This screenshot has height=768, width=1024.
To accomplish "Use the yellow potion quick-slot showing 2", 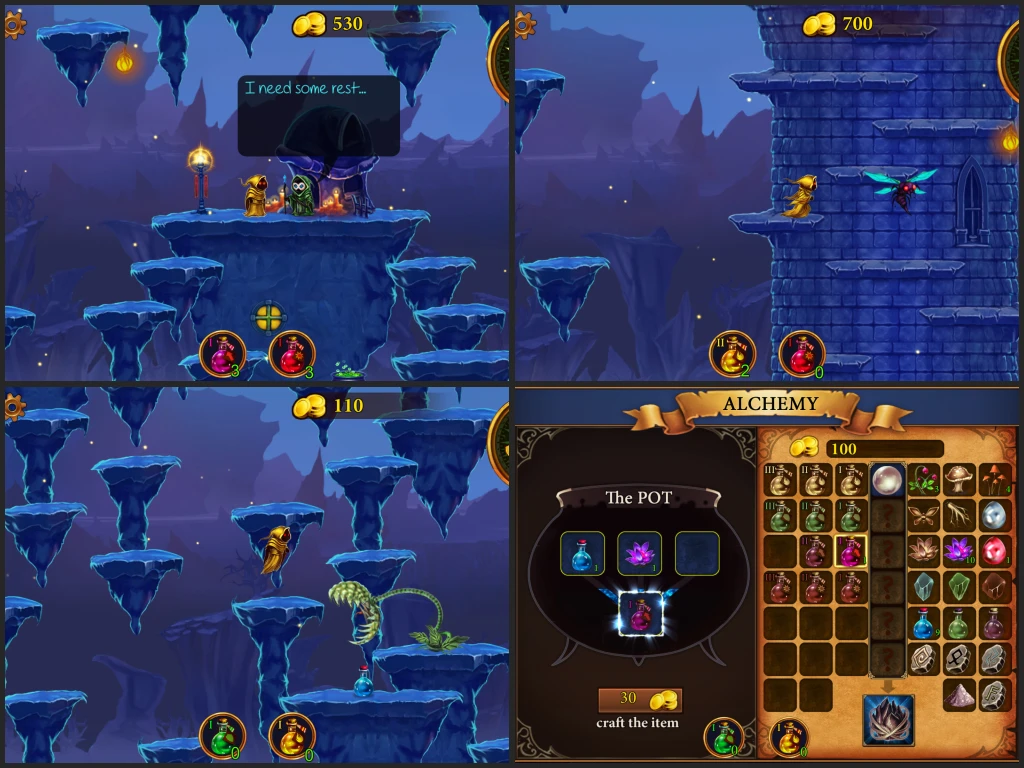I will click(731, 354).
